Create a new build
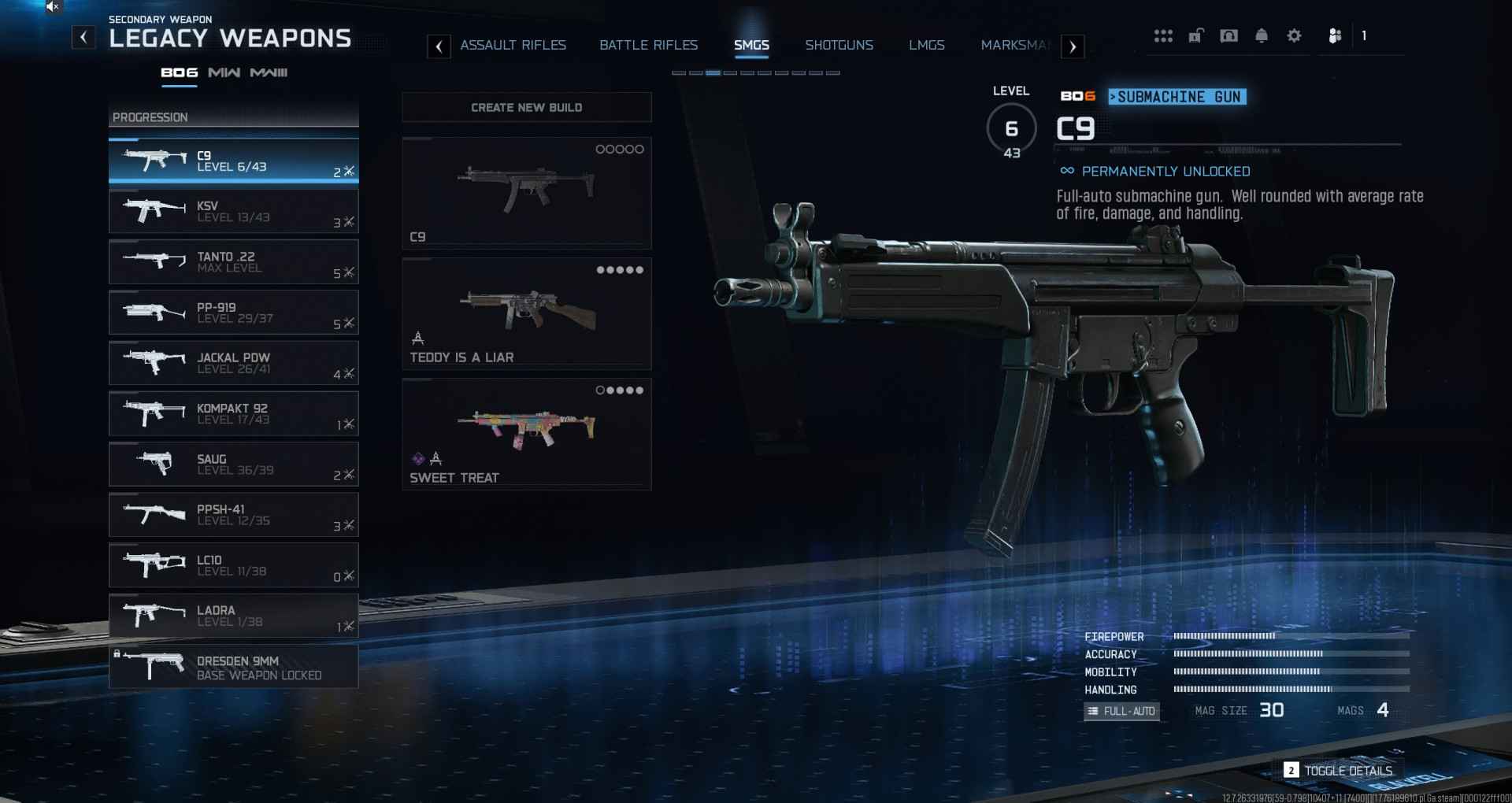1512x803 pixels. point(526,107)
